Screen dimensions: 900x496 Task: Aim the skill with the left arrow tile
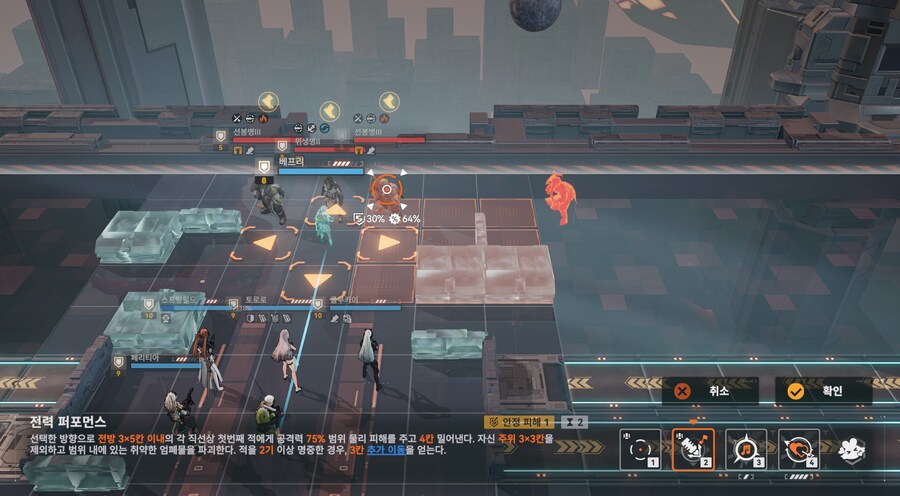(x=265, y=242)
